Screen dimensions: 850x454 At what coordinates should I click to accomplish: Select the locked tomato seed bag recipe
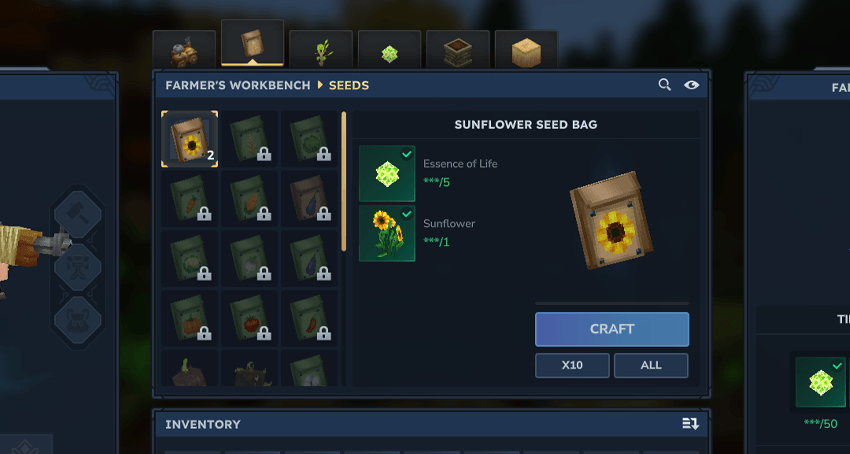[x=249, y=317]
